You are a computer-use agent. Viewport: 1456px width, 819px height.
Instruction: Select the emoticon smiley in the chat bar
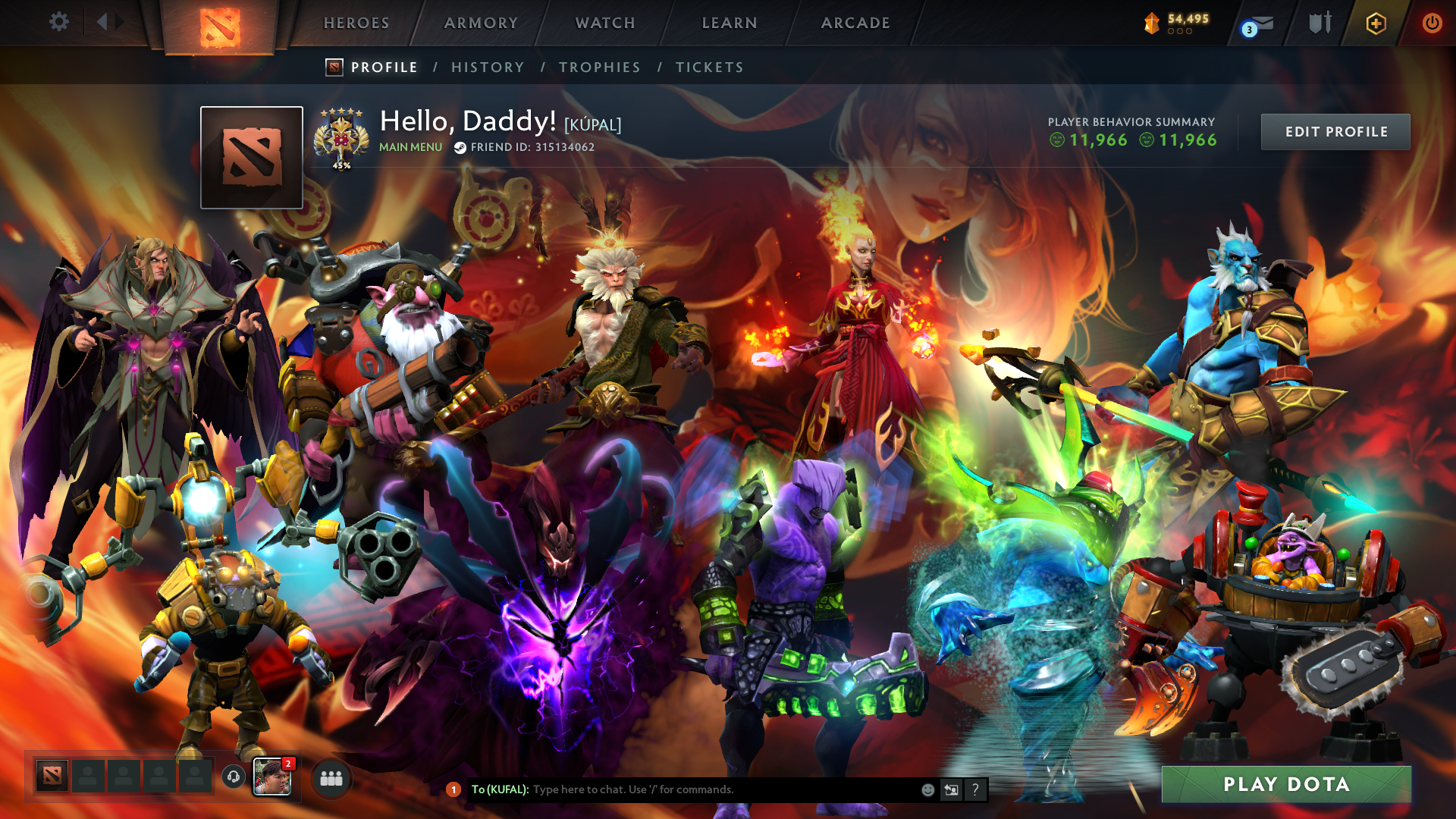click(x=927, y=789)
